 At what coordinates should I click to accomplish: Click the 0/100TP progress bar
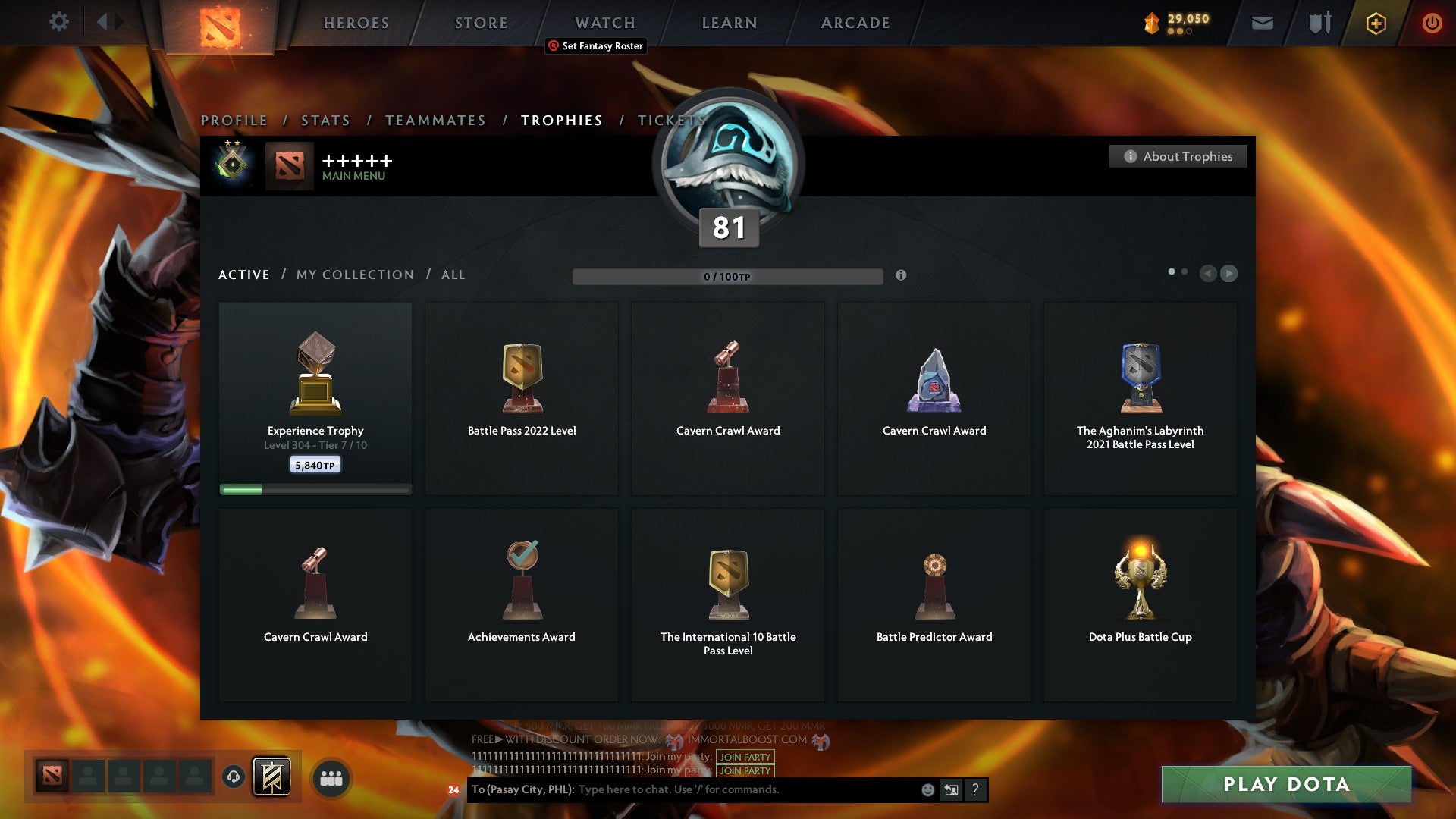point(728,276)
